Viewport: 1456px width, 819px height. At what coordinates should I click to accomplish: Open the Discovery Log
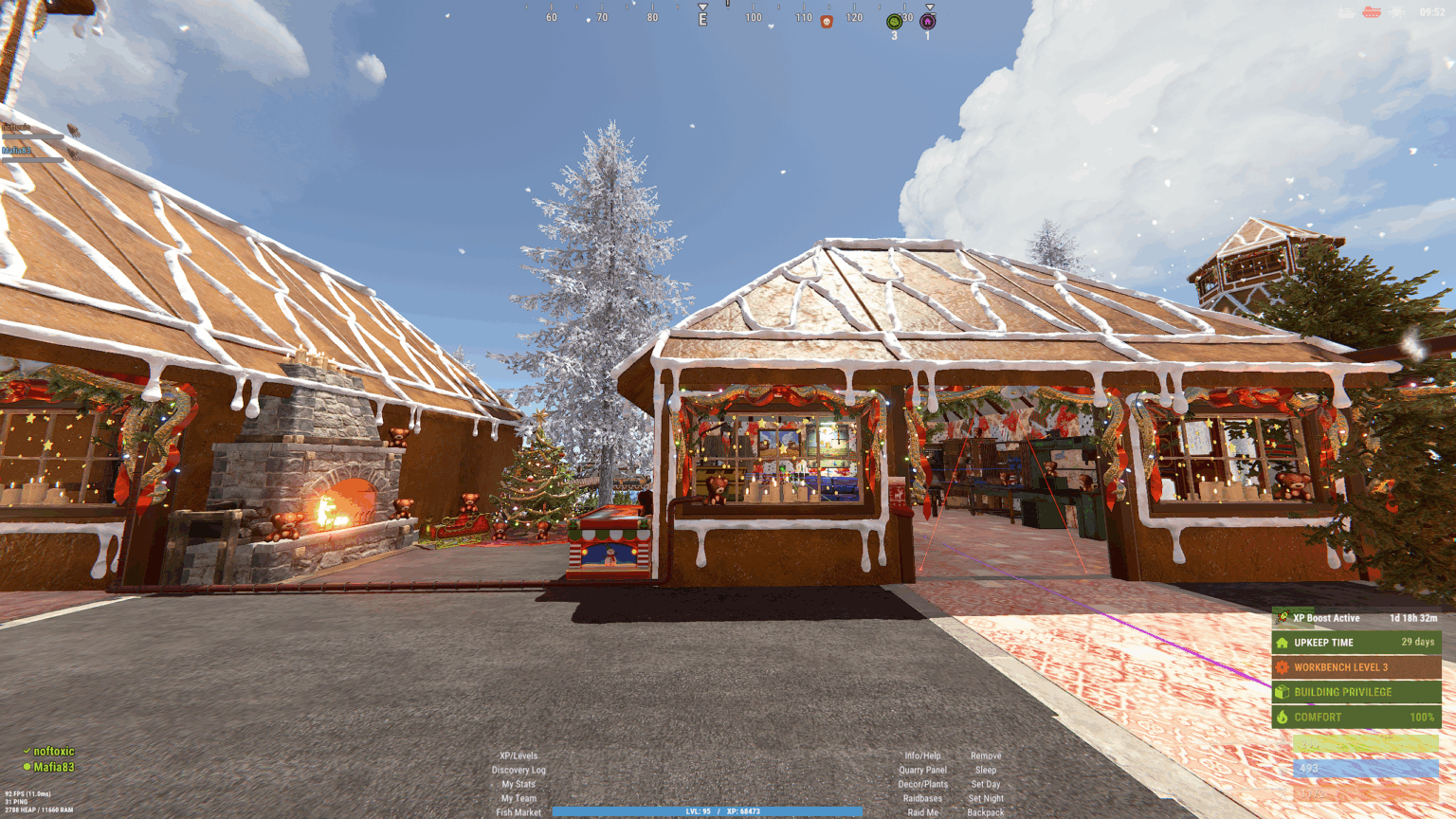[x=519, y=770]
